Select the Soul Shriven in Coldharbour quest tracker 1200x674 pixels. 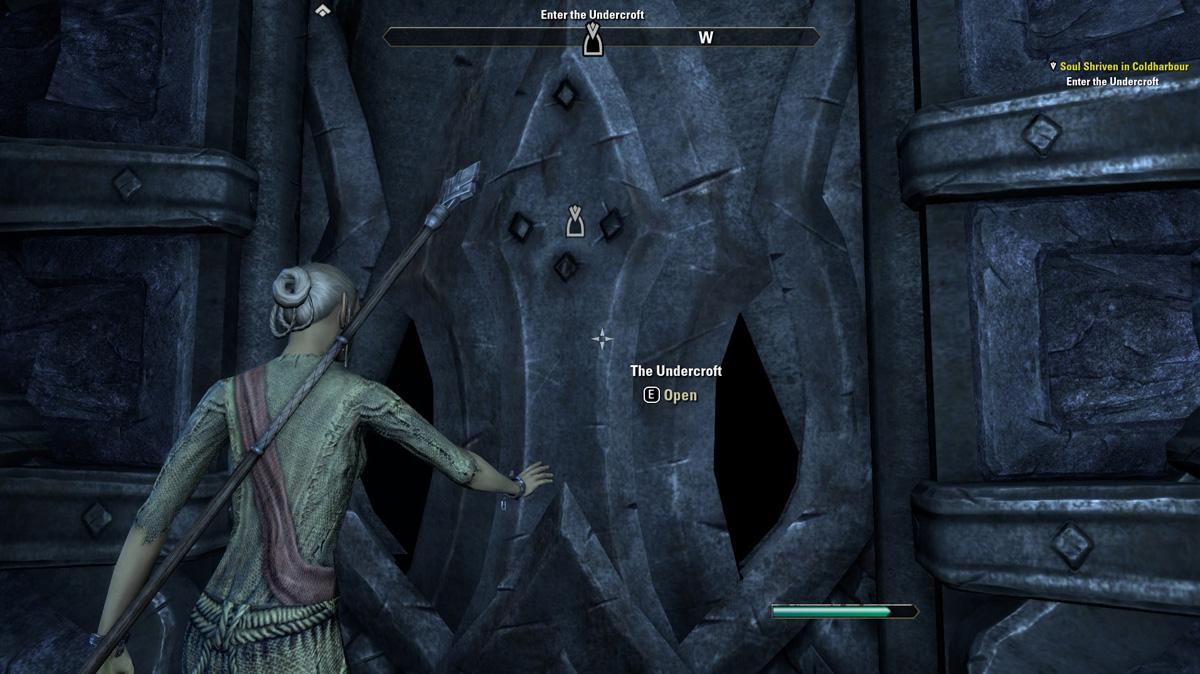[x=1123, y=66]
